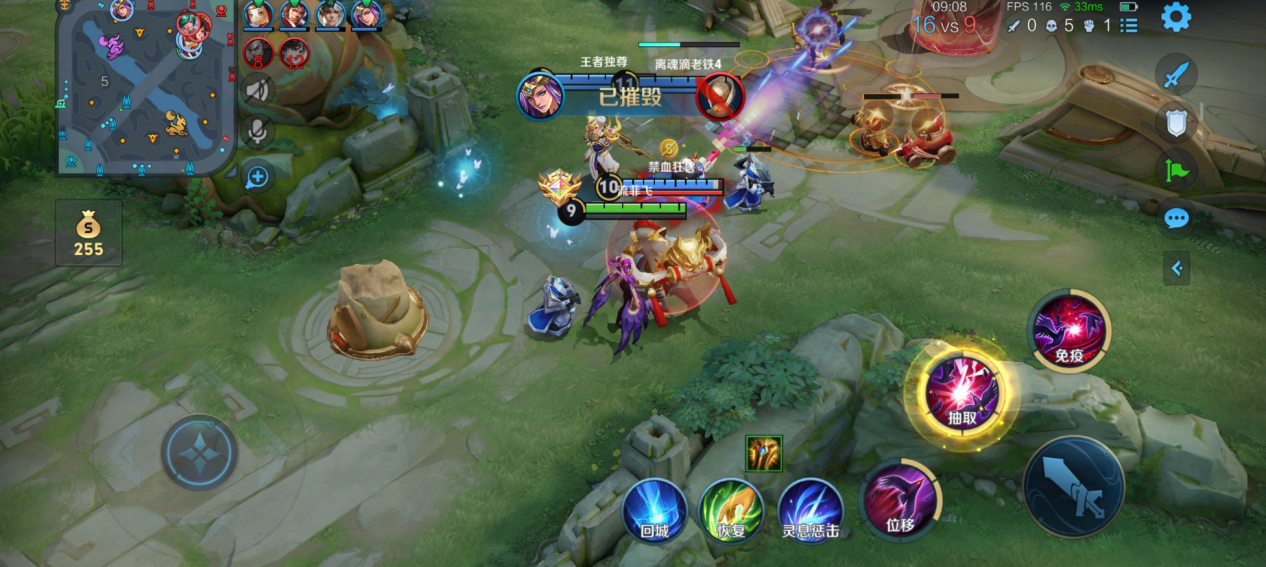The height and width of the screenshot is (567, 1266).
Task: Tap the large sword basic attack button
Action: pyautogui.click(x=1074, y=486)
